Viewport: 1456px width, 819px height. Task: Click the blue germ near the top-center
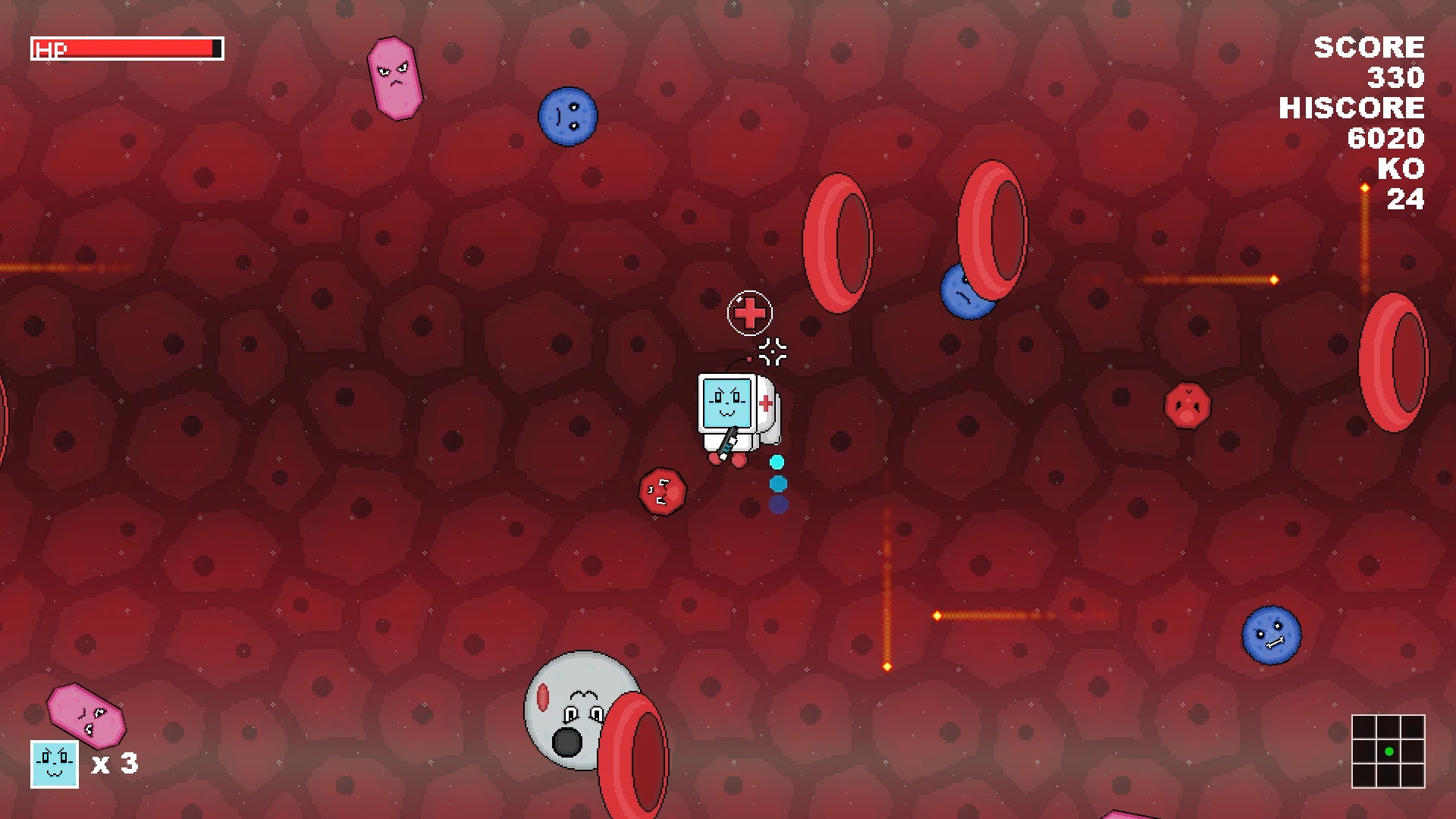click(x=568, y=115)
